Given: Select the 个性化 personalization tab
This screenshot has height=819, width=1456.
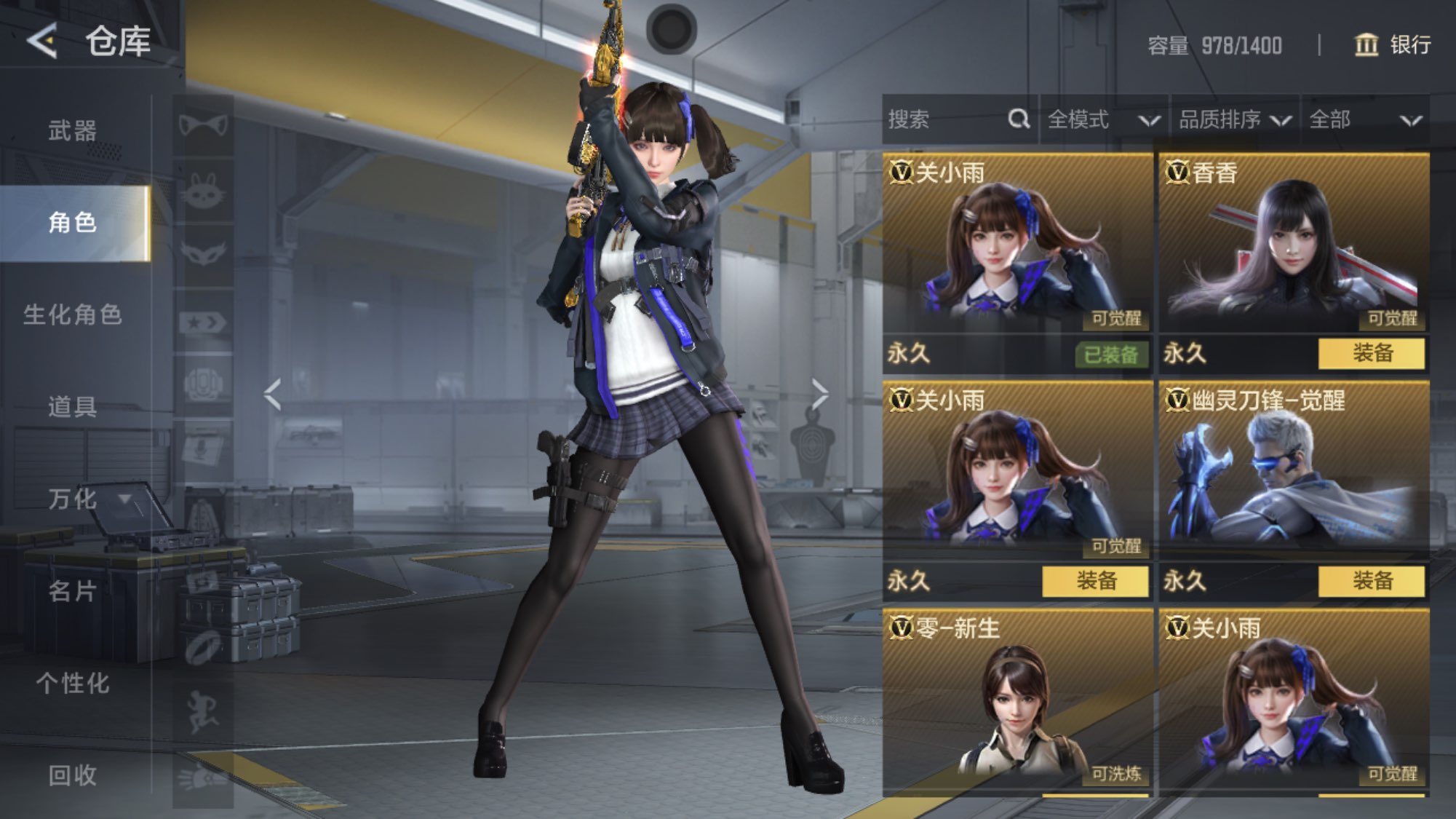Looking at the screenshot, I should point(73,683).
